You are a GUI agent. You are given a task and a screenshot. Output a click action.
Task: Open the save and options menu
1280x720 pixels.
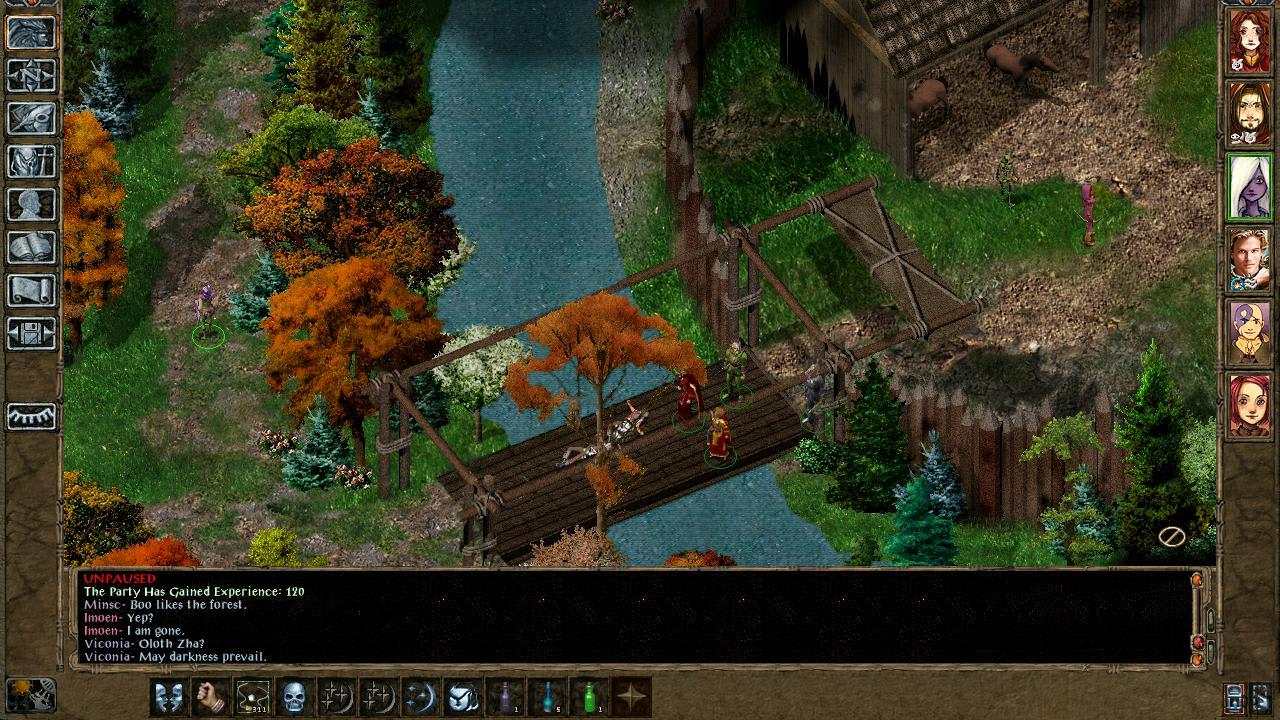click(31, 333)
